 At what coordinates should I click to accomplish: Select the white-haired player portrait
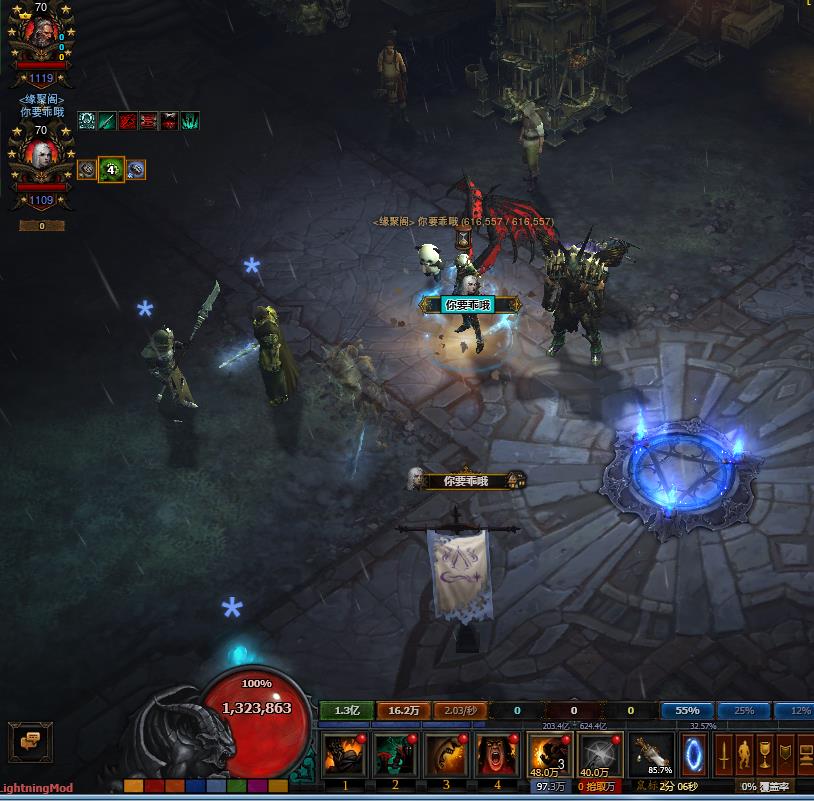point(42,155)
